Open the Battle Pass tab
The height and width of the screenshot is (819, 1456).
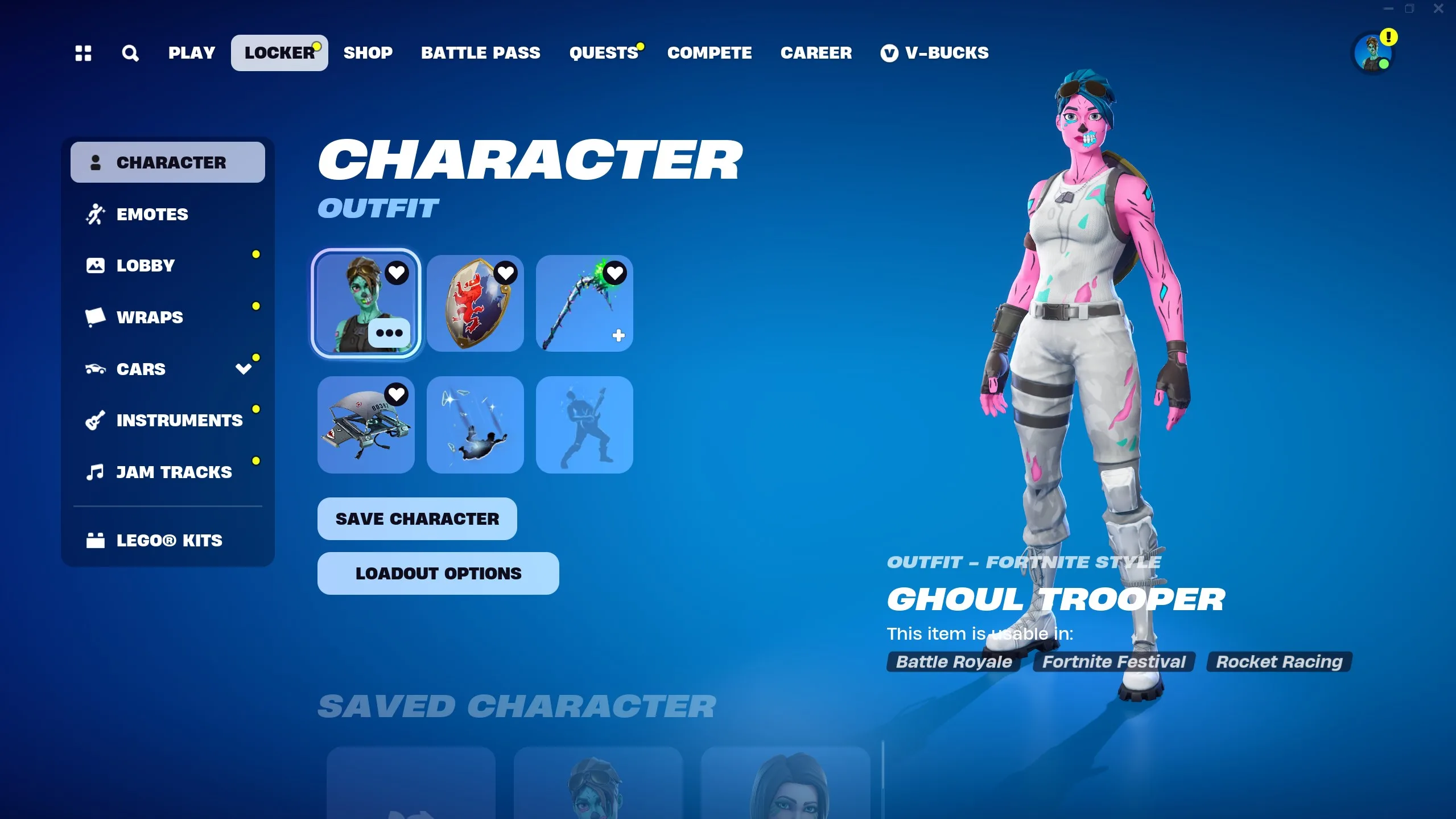tap(480, 53)
